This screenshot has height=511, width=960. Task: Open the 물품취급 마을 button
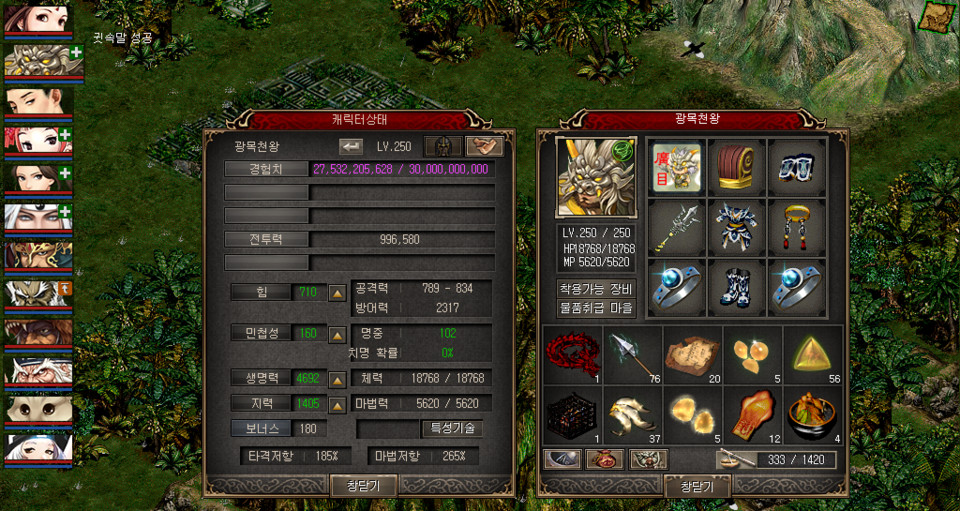596,308
